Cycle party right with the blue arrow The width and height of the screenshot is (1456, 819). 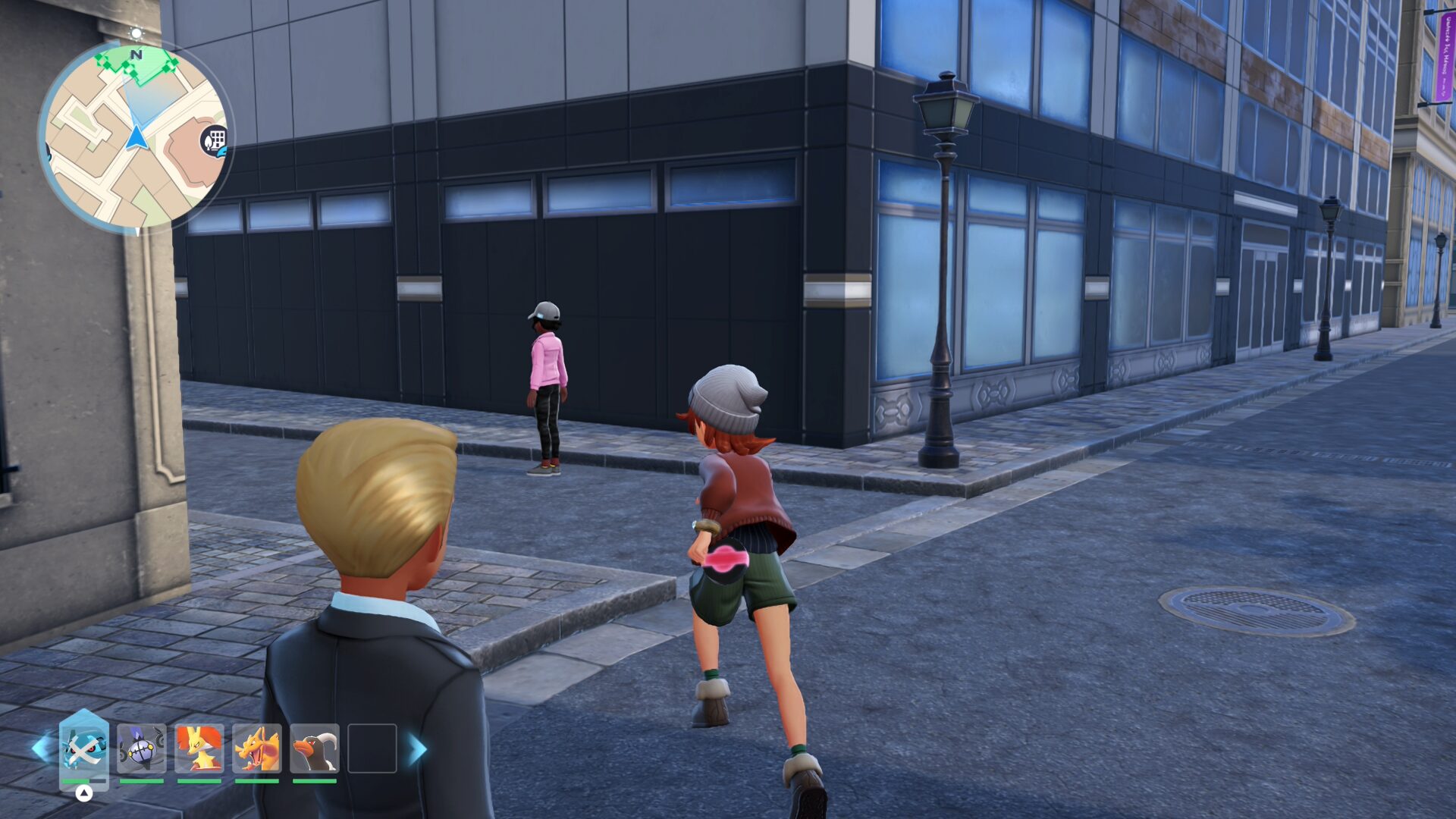(x=418, y=748)
